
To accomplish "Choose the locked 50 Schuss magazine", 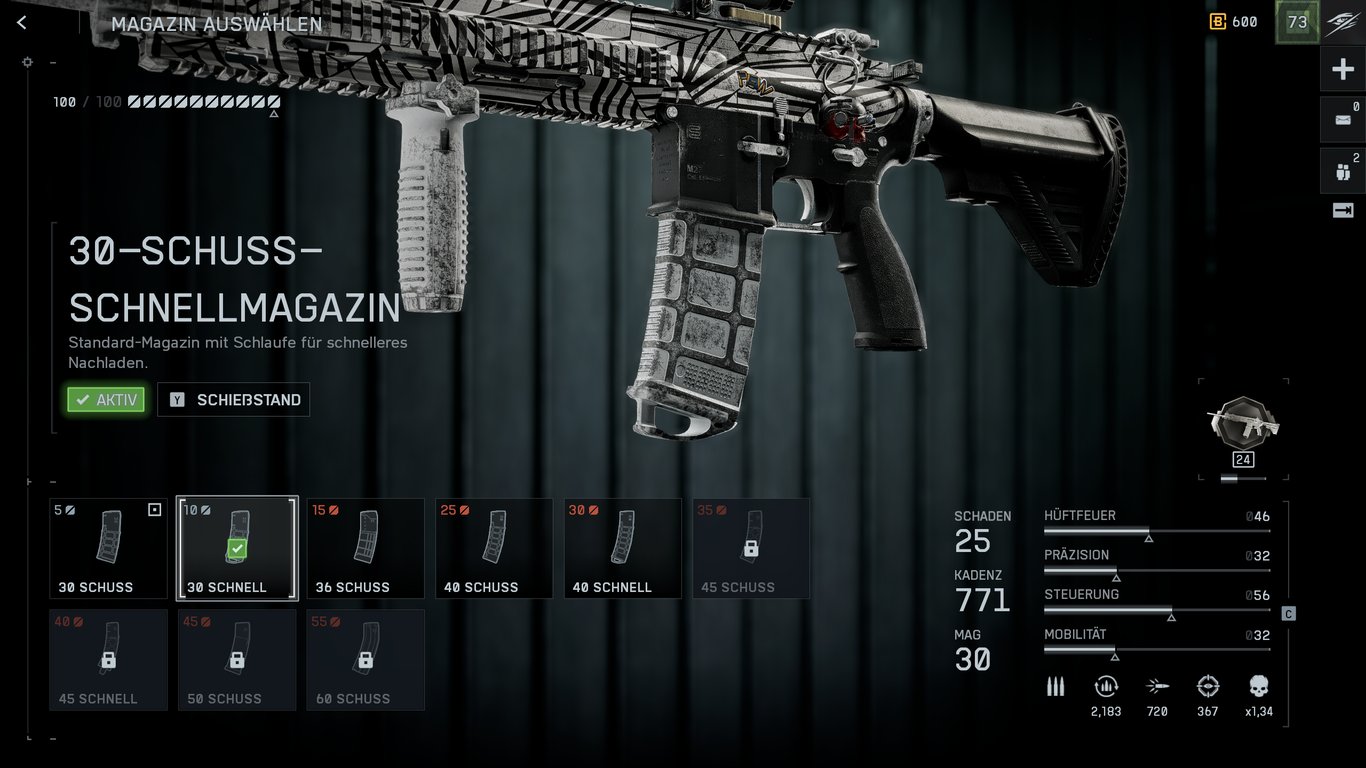I will click(237, 660).
